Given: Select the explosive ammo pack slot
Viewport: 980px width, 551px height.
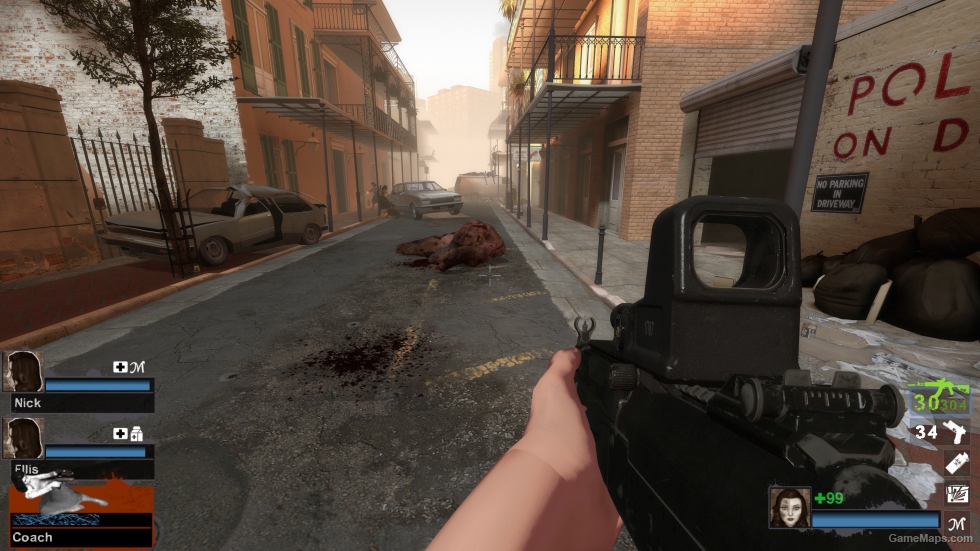Looking at the screenshot, I should (x=957, y=492).
